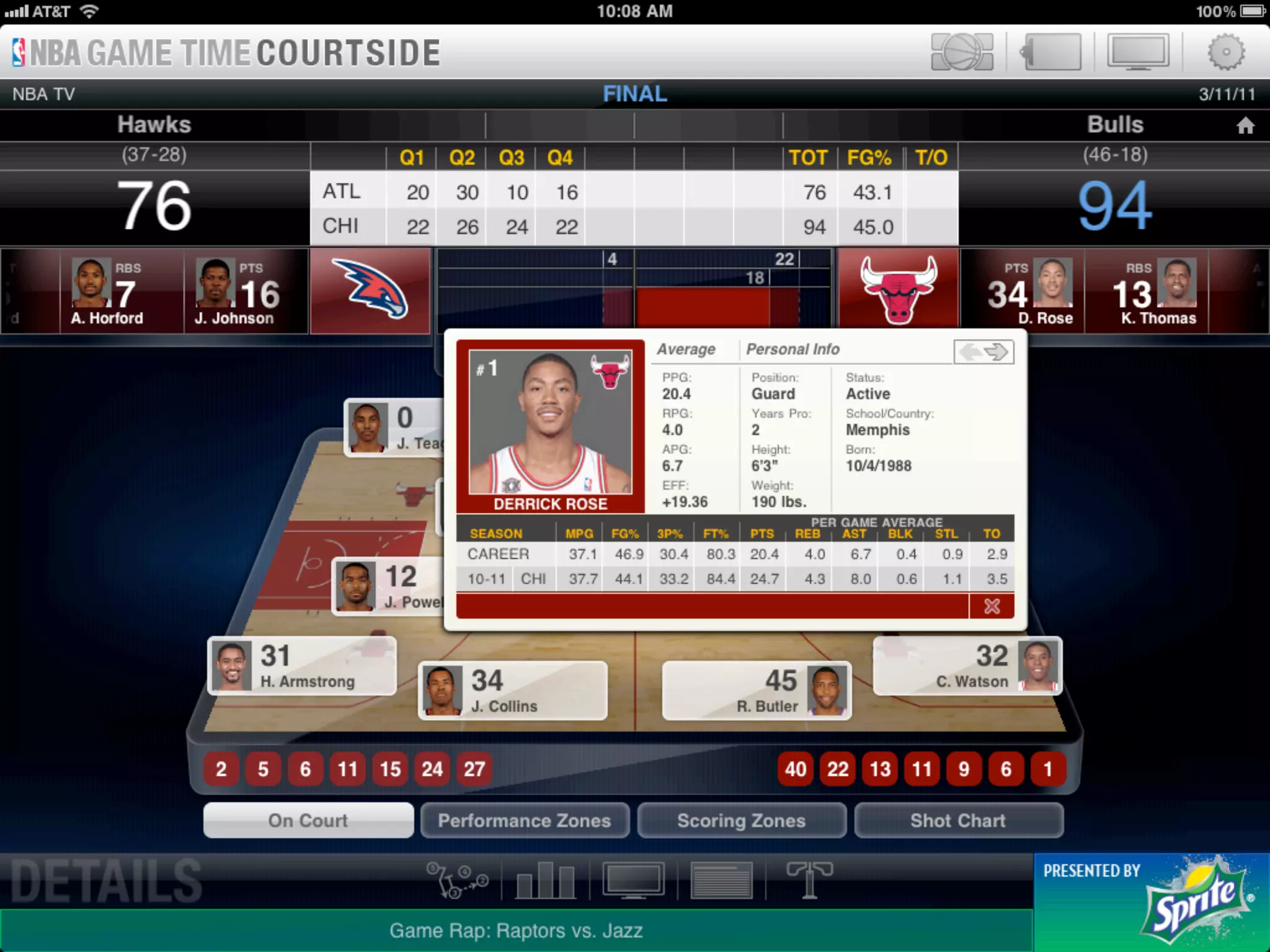1270x952 pixels.
Task: Choose J. Collins on the court
Action: point(512,691)
